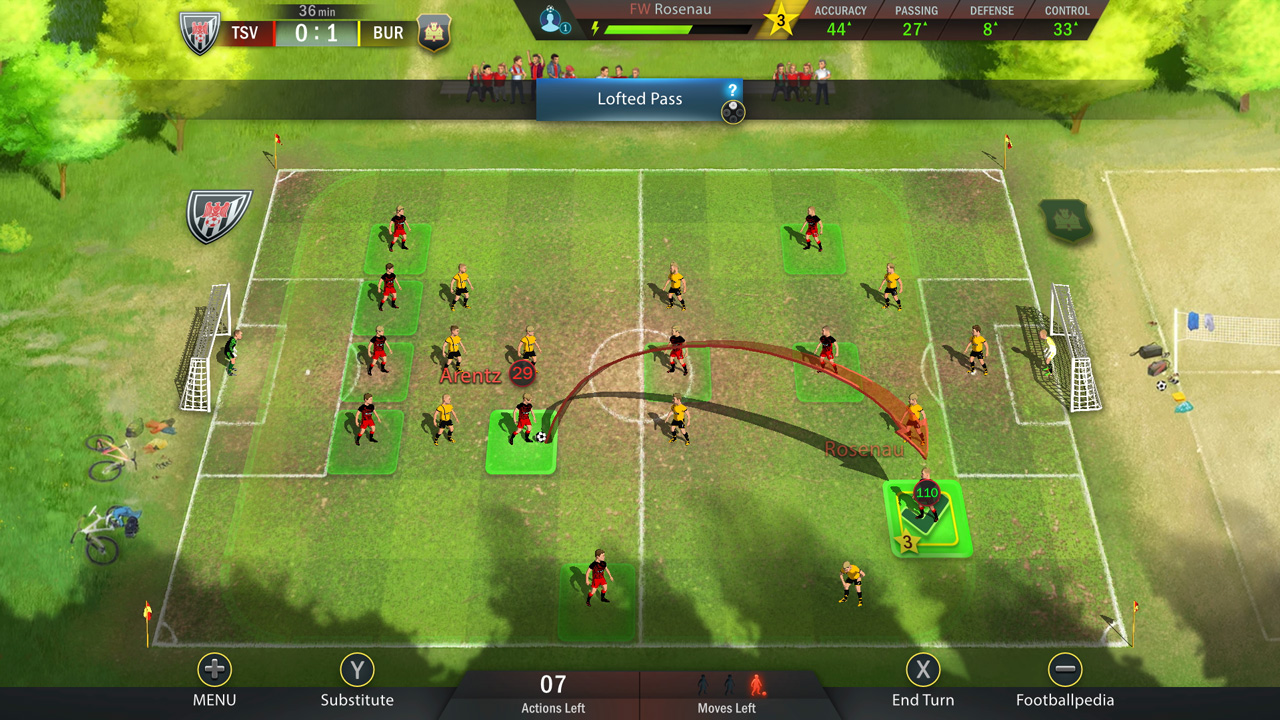Click the controller d-pad icon under Lofted Pass
The height and width of the screenshot is (720, 1280).
[732, 112]
